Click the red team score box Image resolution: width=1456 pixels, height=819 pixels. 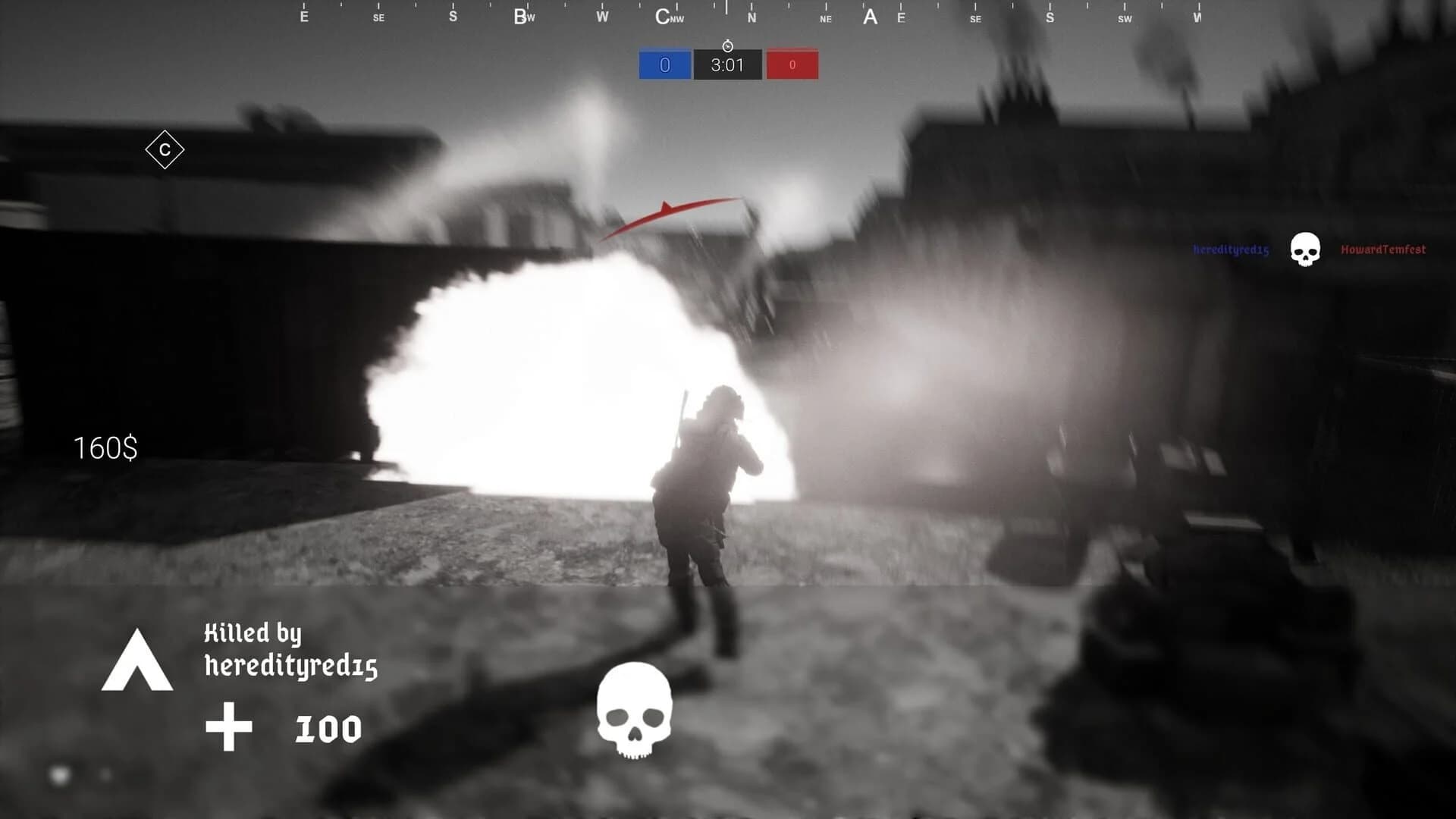[x=792, y=64]
